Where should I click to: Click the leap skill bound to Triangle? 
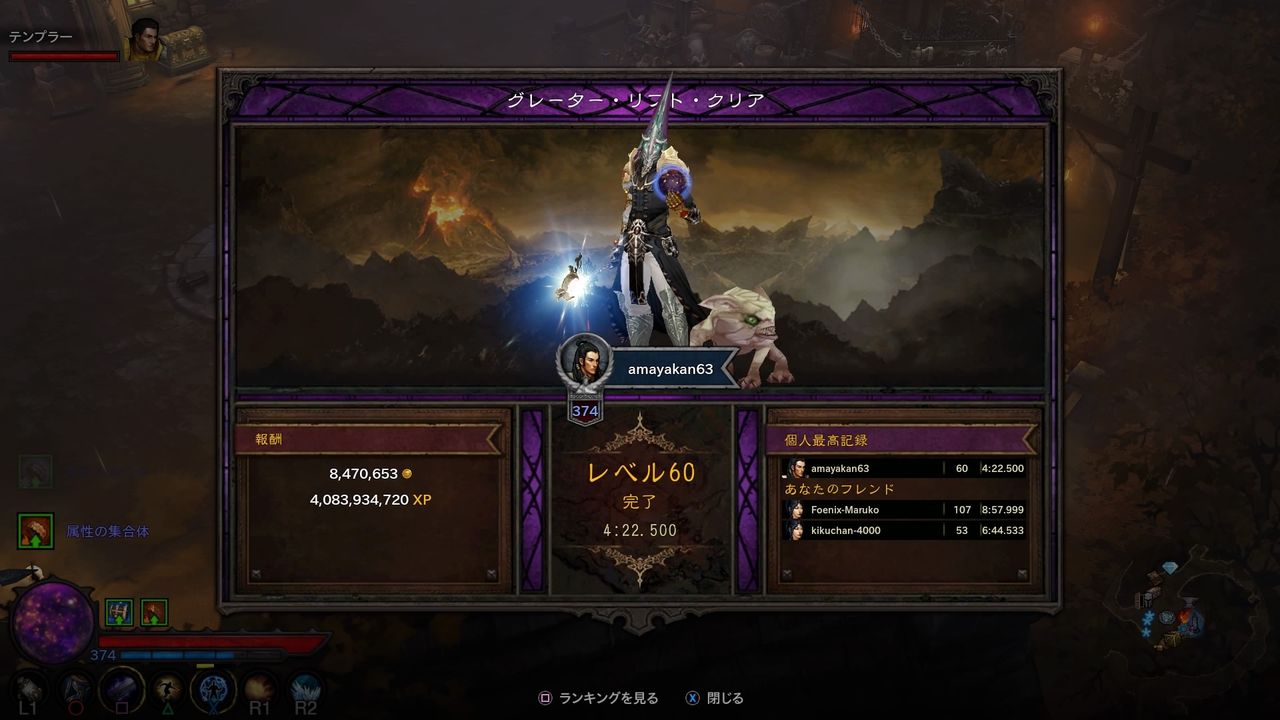coord(166,689)
